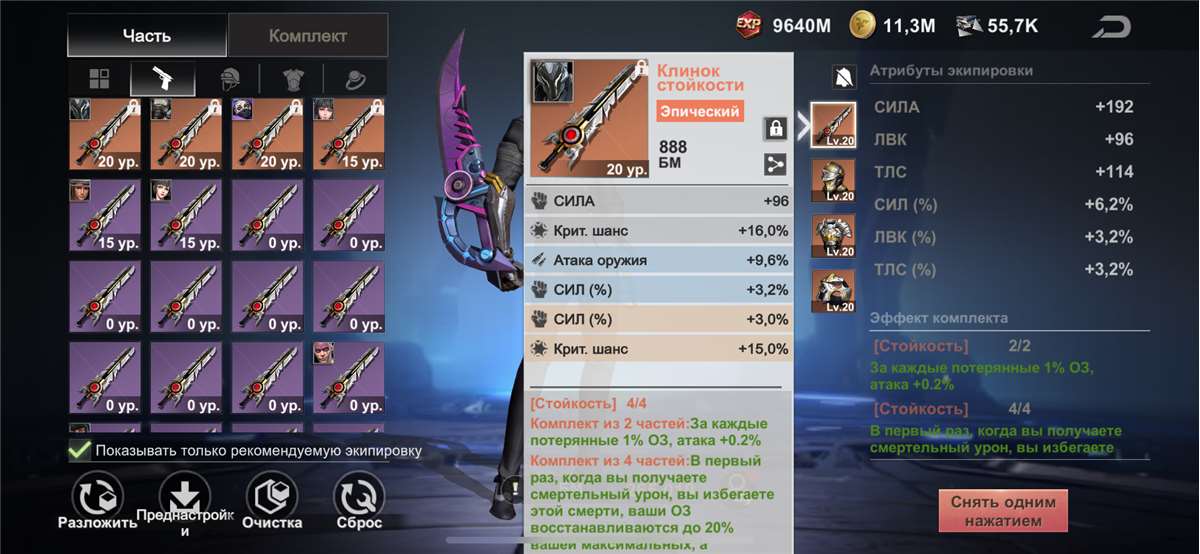Filter equipment by the helmet icon
Image resolution: width=1200 pixels, height=554 pixels.
pos(231,79)
